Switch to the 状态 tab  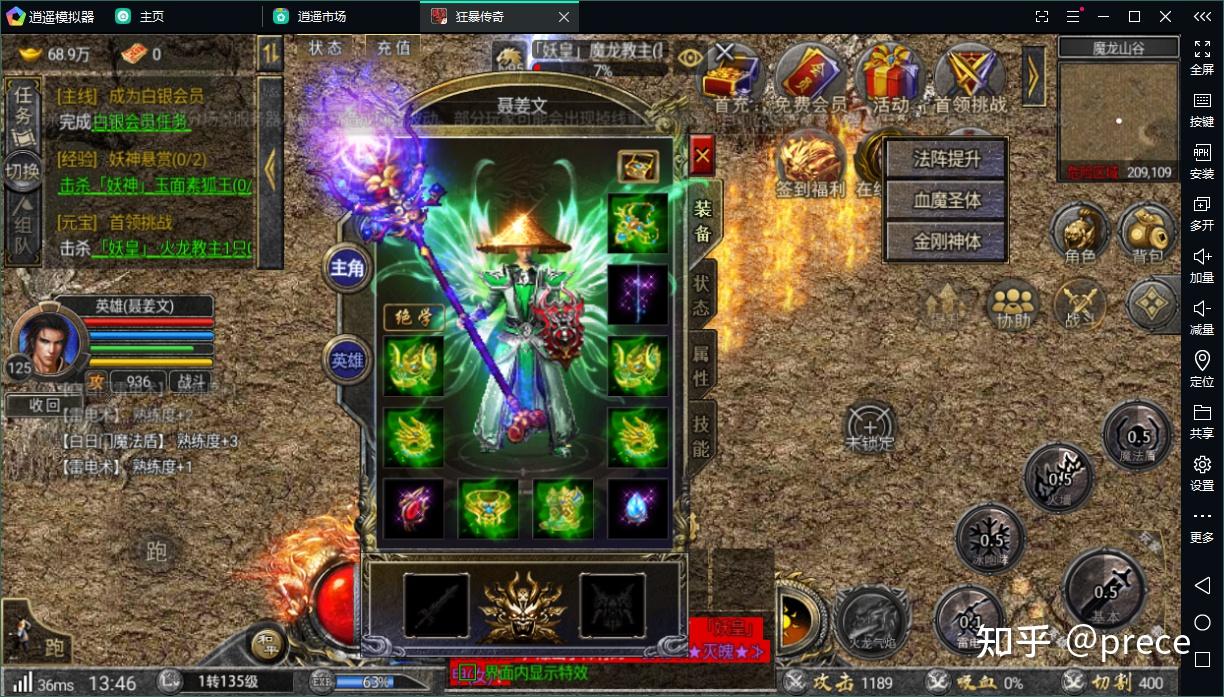point(702,296)
